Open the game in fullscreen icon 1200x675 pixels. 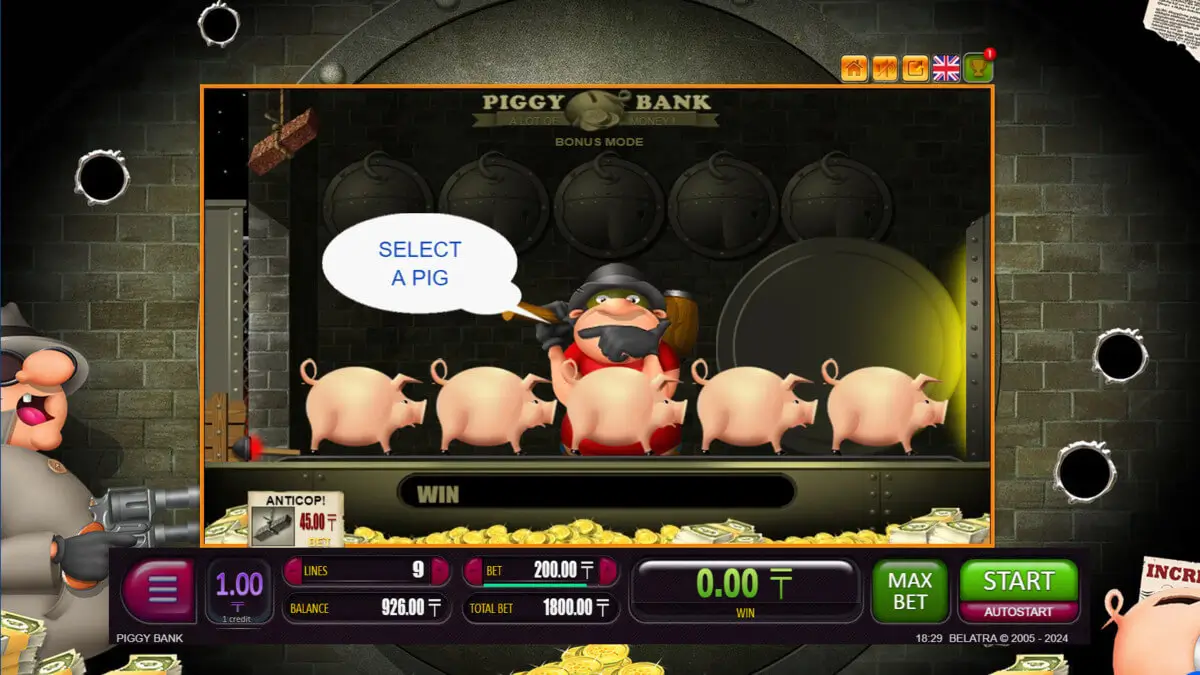[x=915, y=68]
